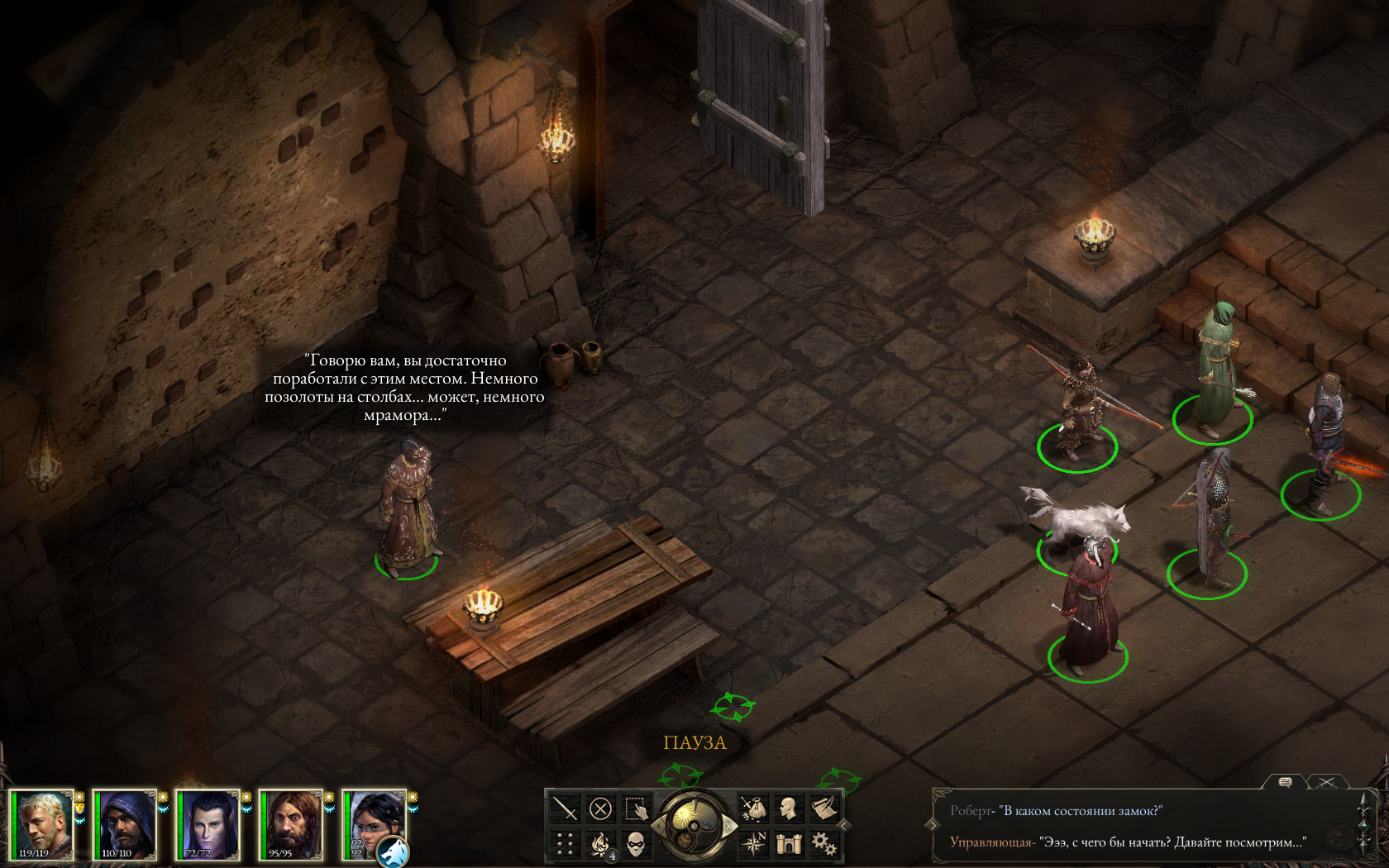Toggle stealth mode with the masked face
The width and height of the screenshot is (1389, 868).
(x=636, y=844)
